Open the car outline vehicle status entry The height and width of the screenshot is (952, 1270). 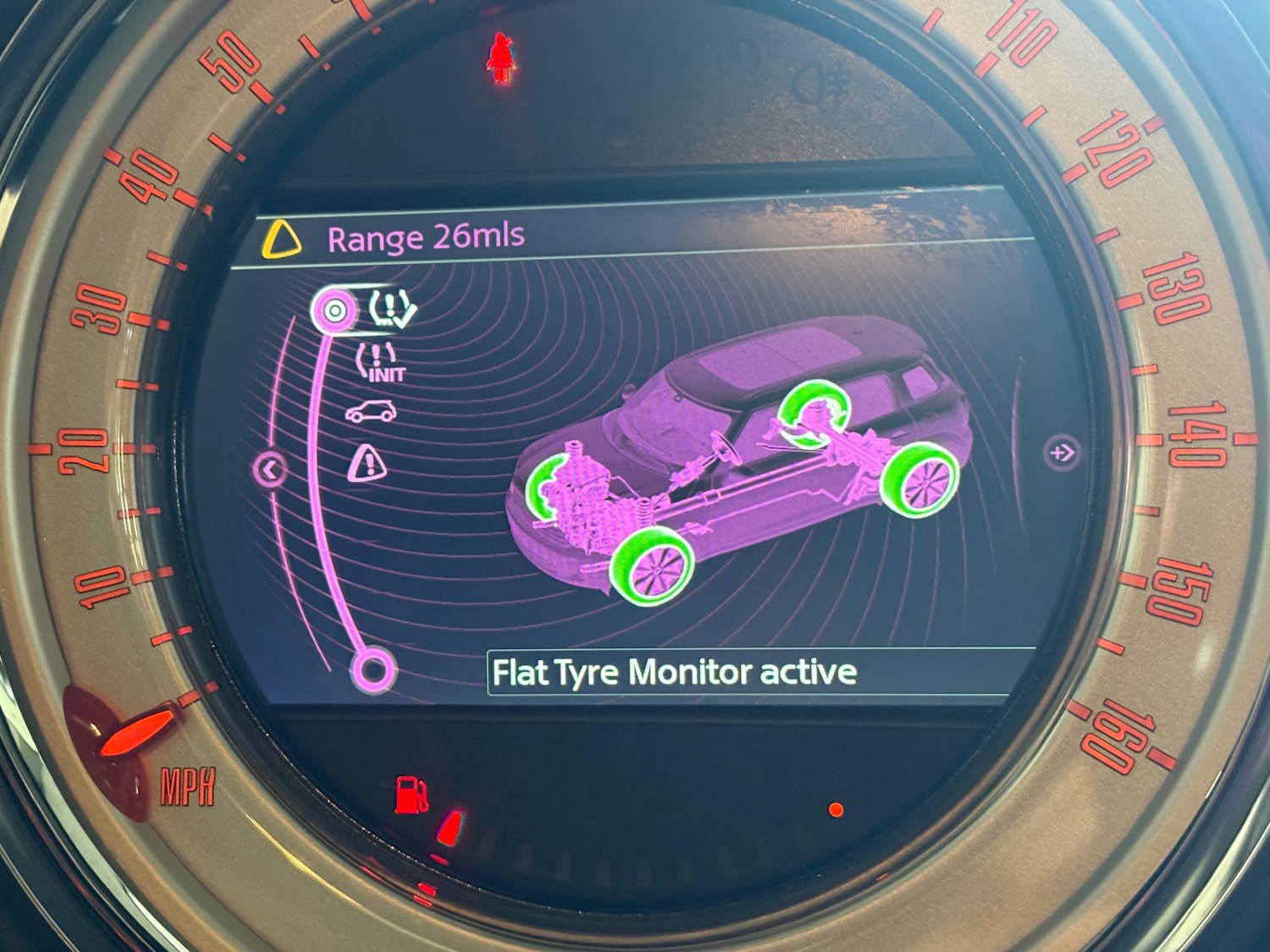371,412
